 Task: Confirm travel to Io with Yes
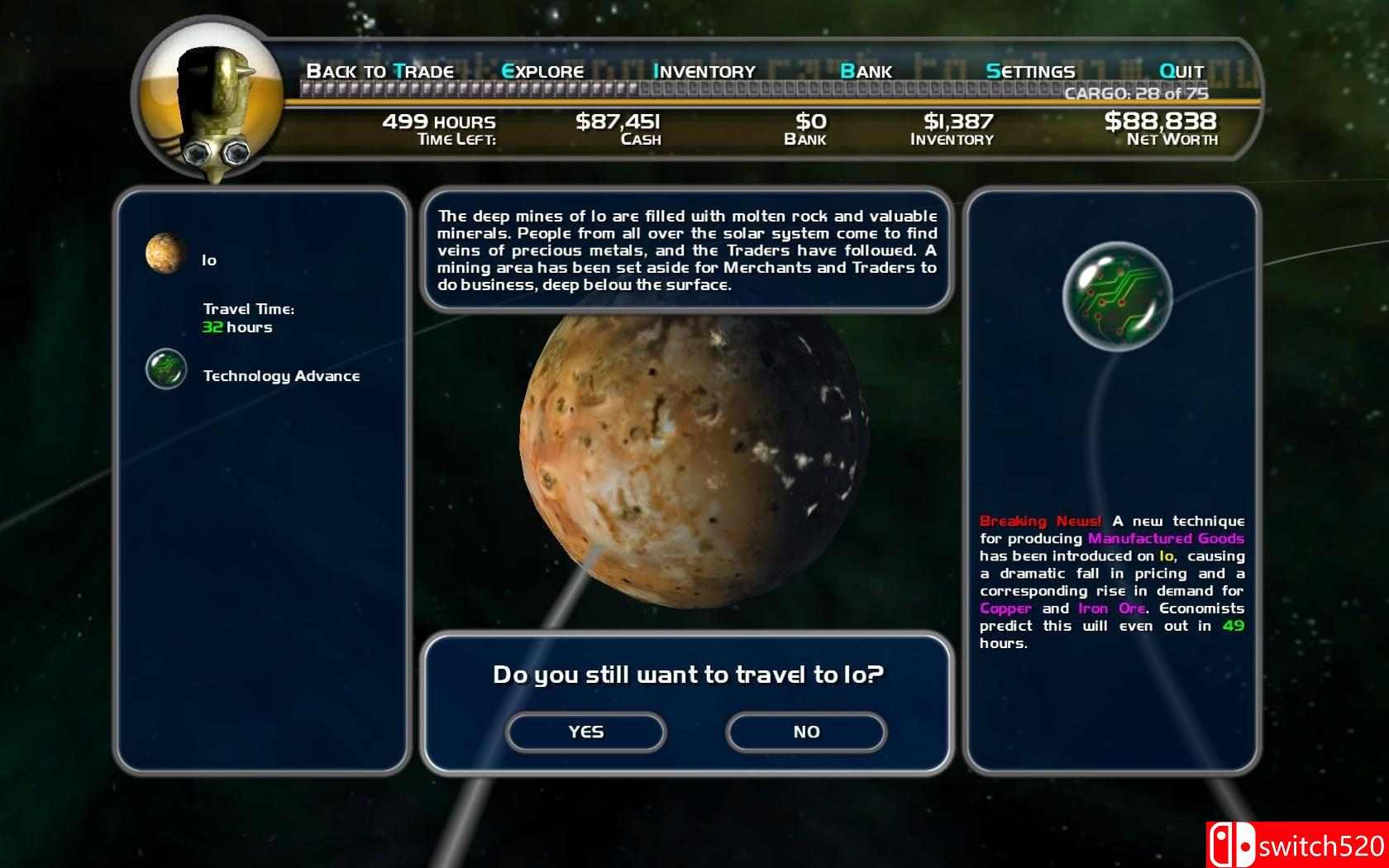pyautogui.click(x=585, y=732)
